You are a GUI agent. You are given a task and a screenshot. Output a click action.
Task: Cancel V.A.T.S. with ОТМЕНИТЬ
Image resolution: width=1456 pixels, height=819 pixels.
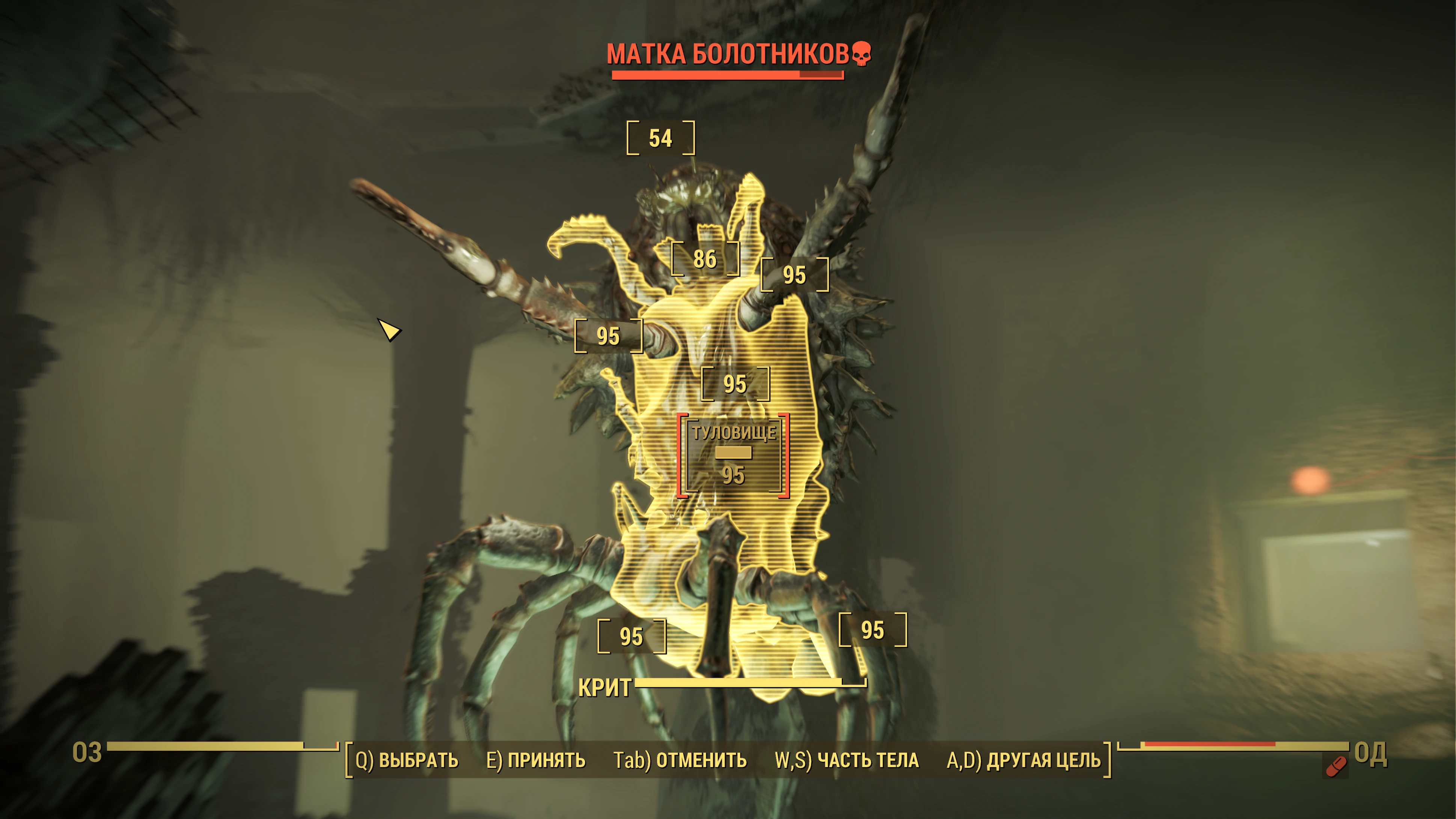pos(680,760)
